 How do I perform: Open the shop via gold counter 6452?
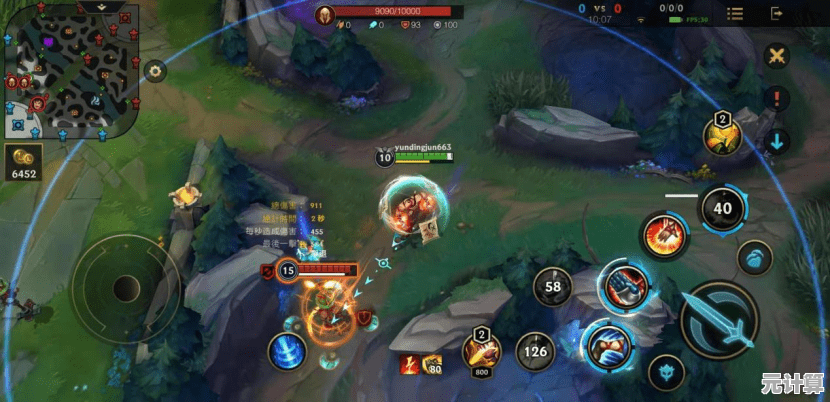click(22, 162)
